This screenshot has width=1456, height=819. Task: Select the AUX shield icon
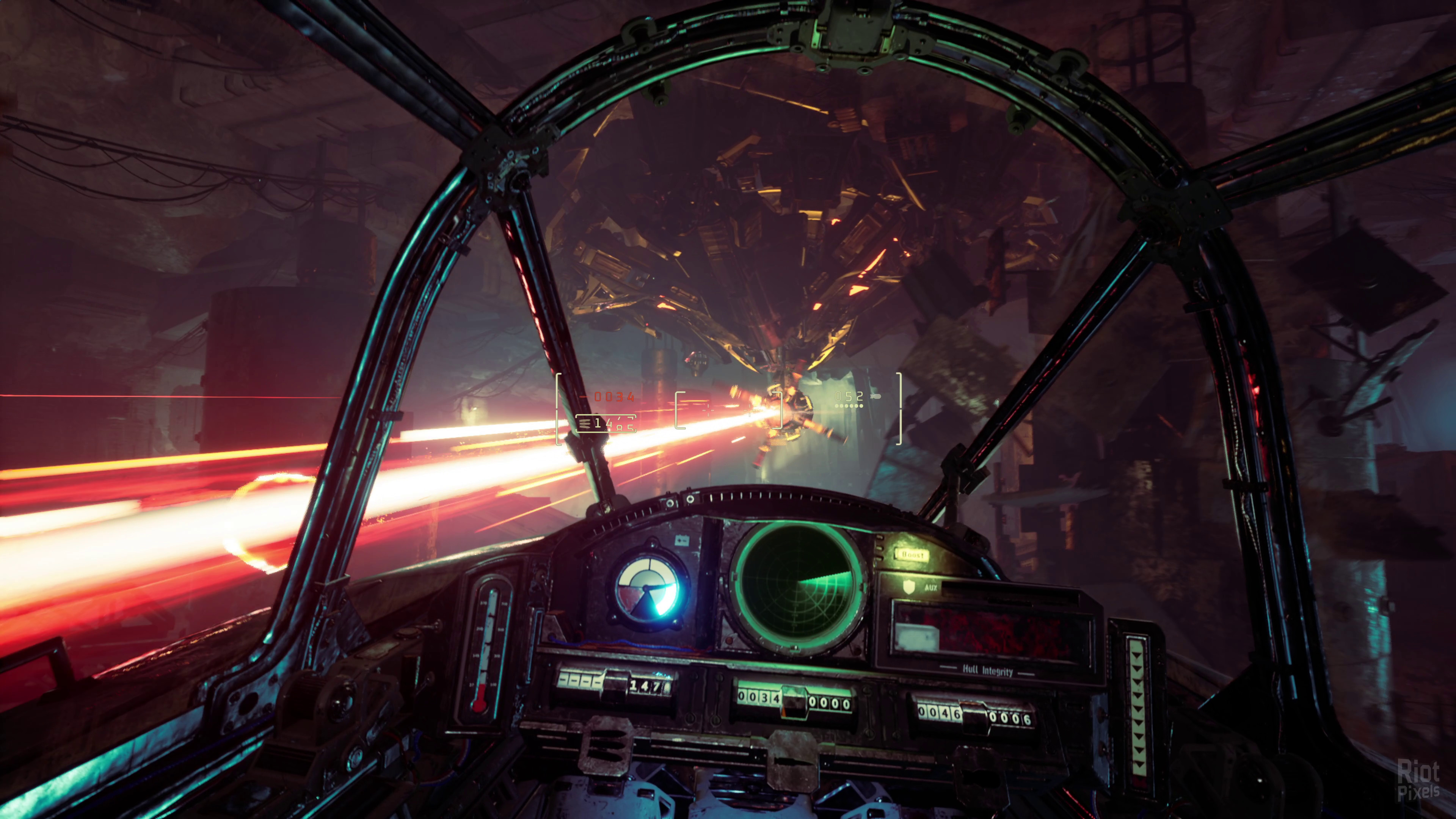908,587
